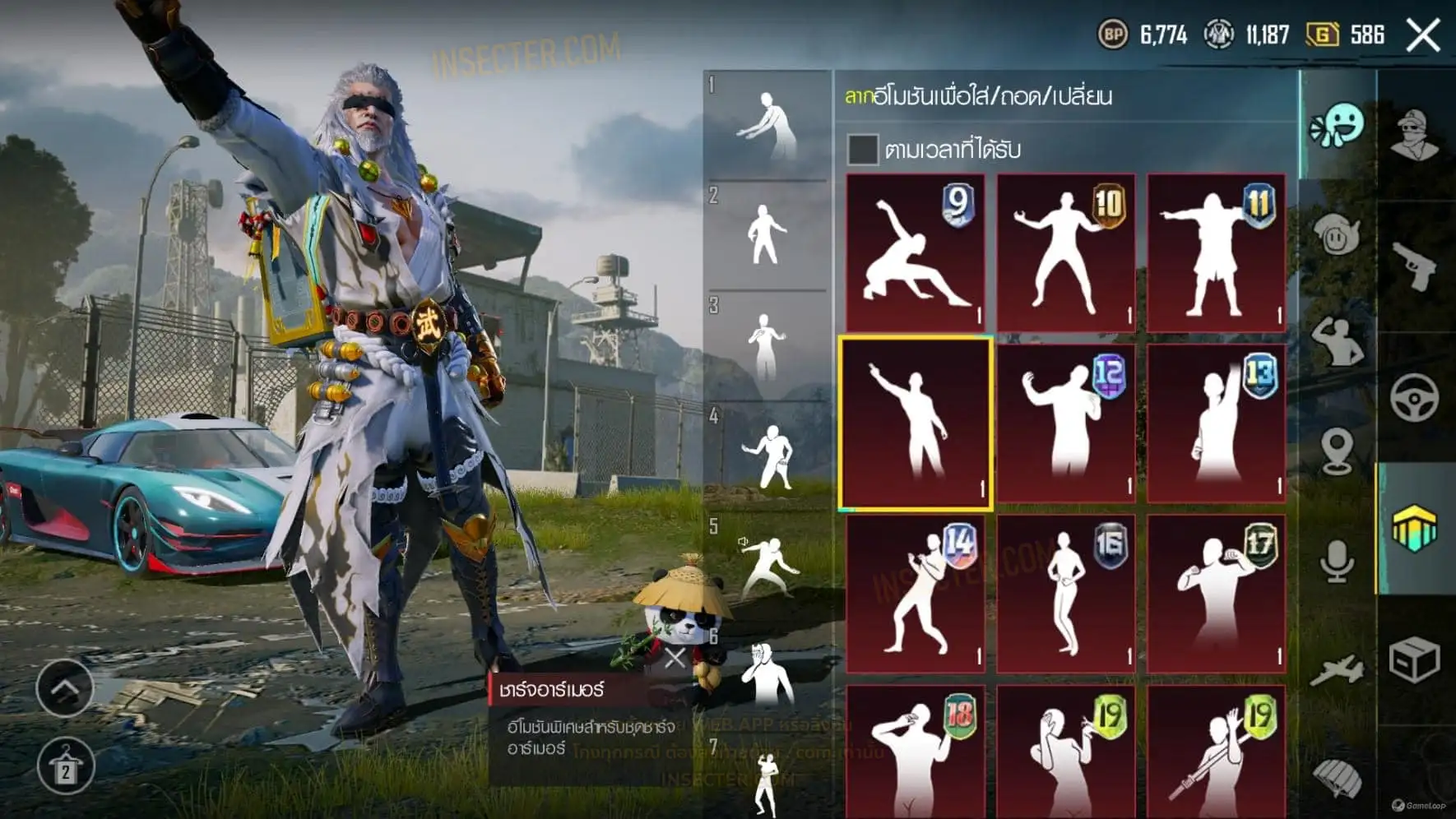
Task: Switch to the steering wheel vehicle category
Action: pos(1415,399)
